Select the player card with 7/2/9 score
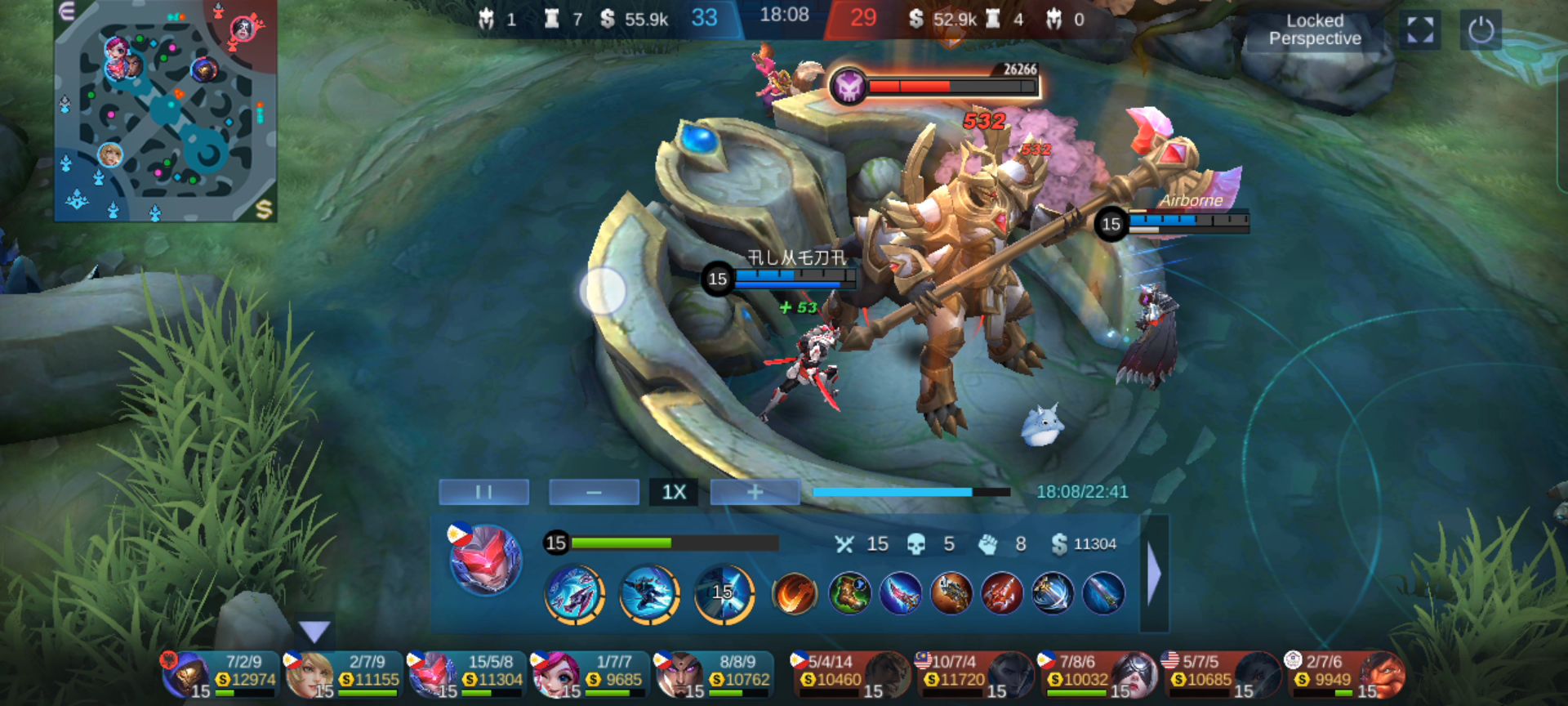The image size is (1568, 706). (x=220, y=674)
